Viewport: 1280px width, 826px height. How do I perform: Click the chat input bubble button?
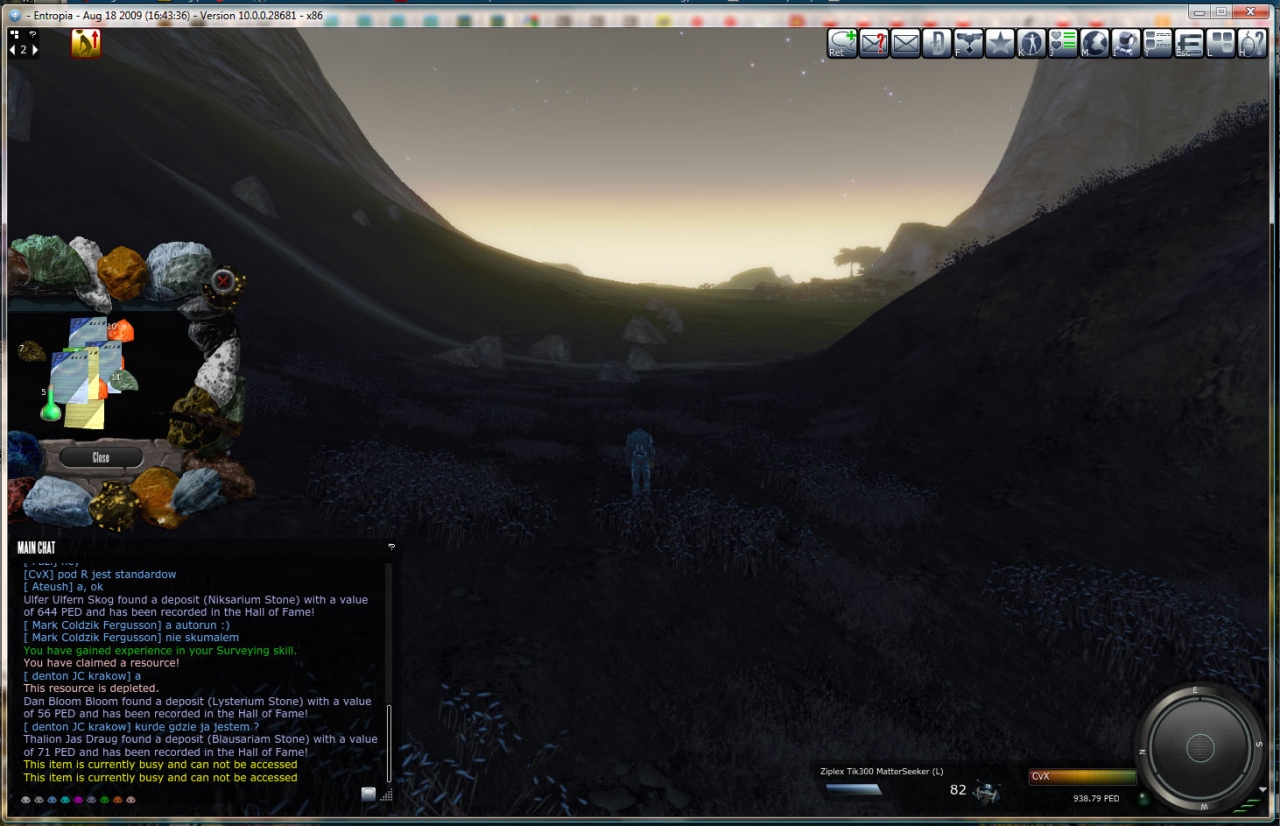tap(369, 794)
